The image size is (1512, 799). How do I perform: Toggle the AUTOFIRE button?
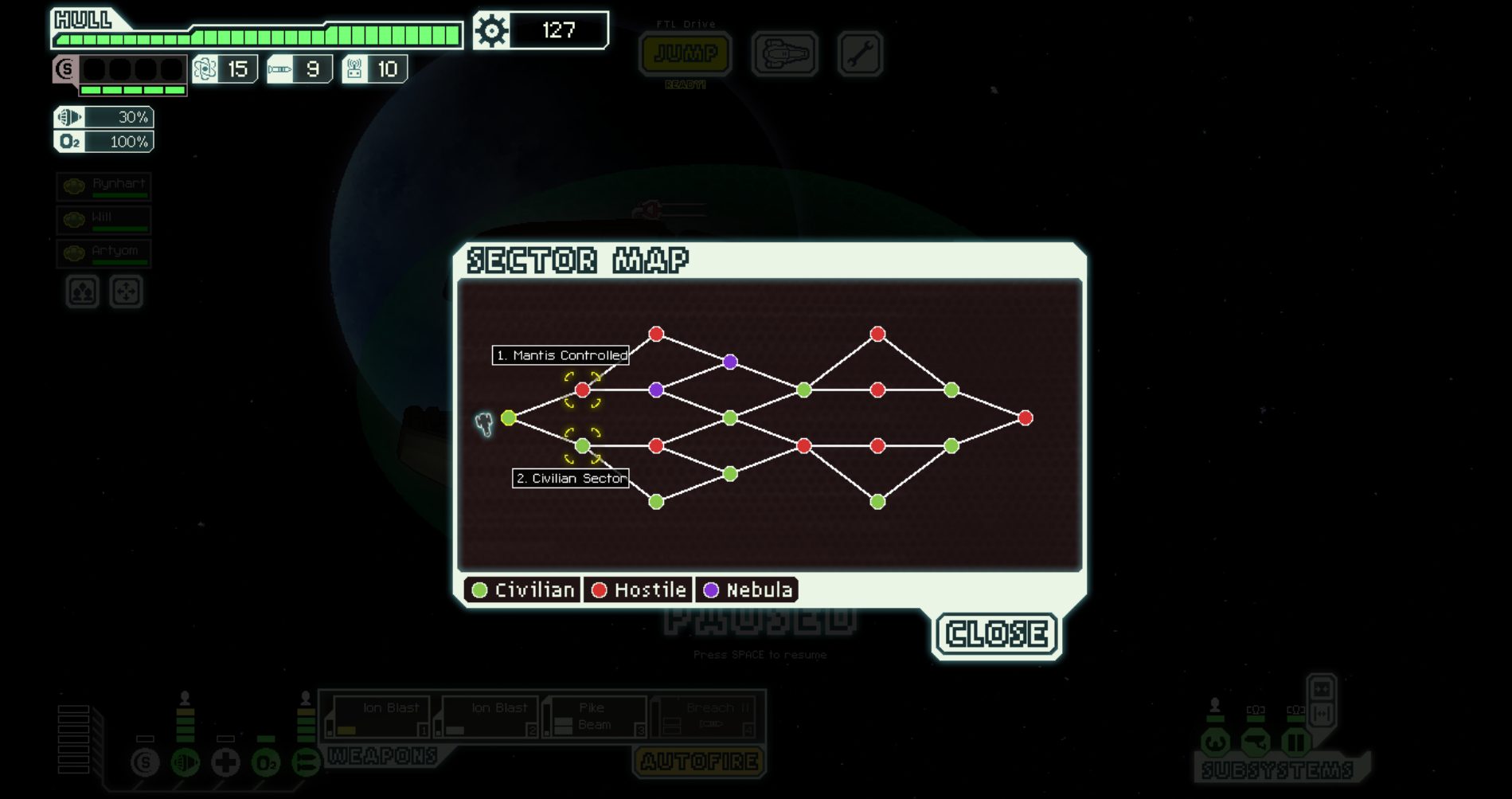coord(699,762)
